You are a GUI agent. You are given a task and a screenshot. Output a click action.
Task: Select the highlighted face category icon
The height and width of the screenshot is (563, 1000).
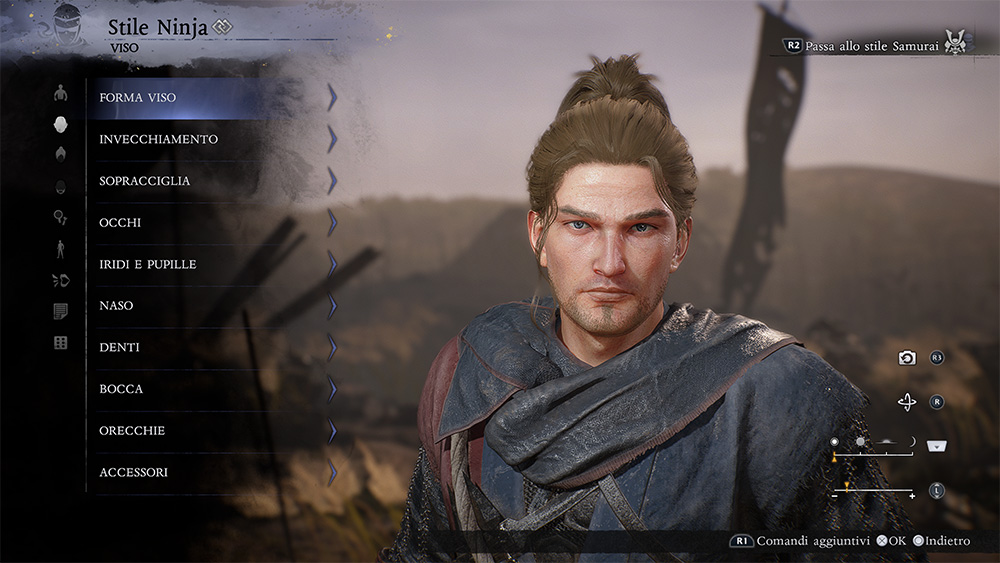click(x=60, y=124)
